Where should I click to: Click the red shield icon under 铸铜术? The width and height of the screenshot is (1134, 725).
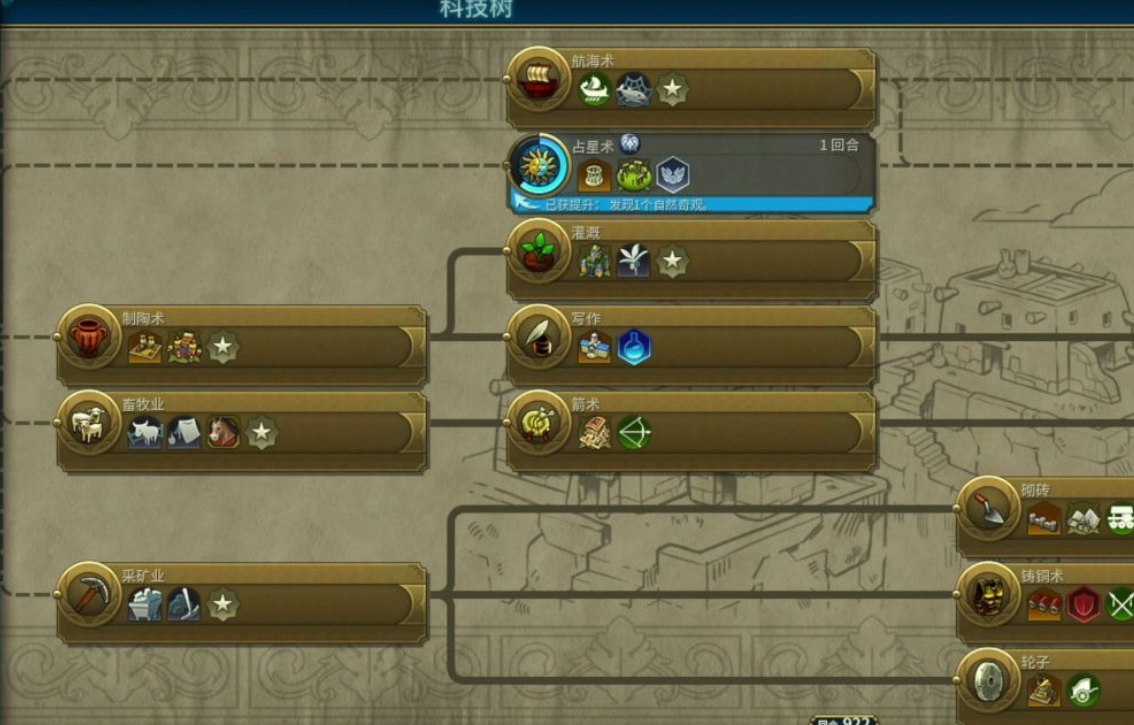click(x=1084, y=605)
